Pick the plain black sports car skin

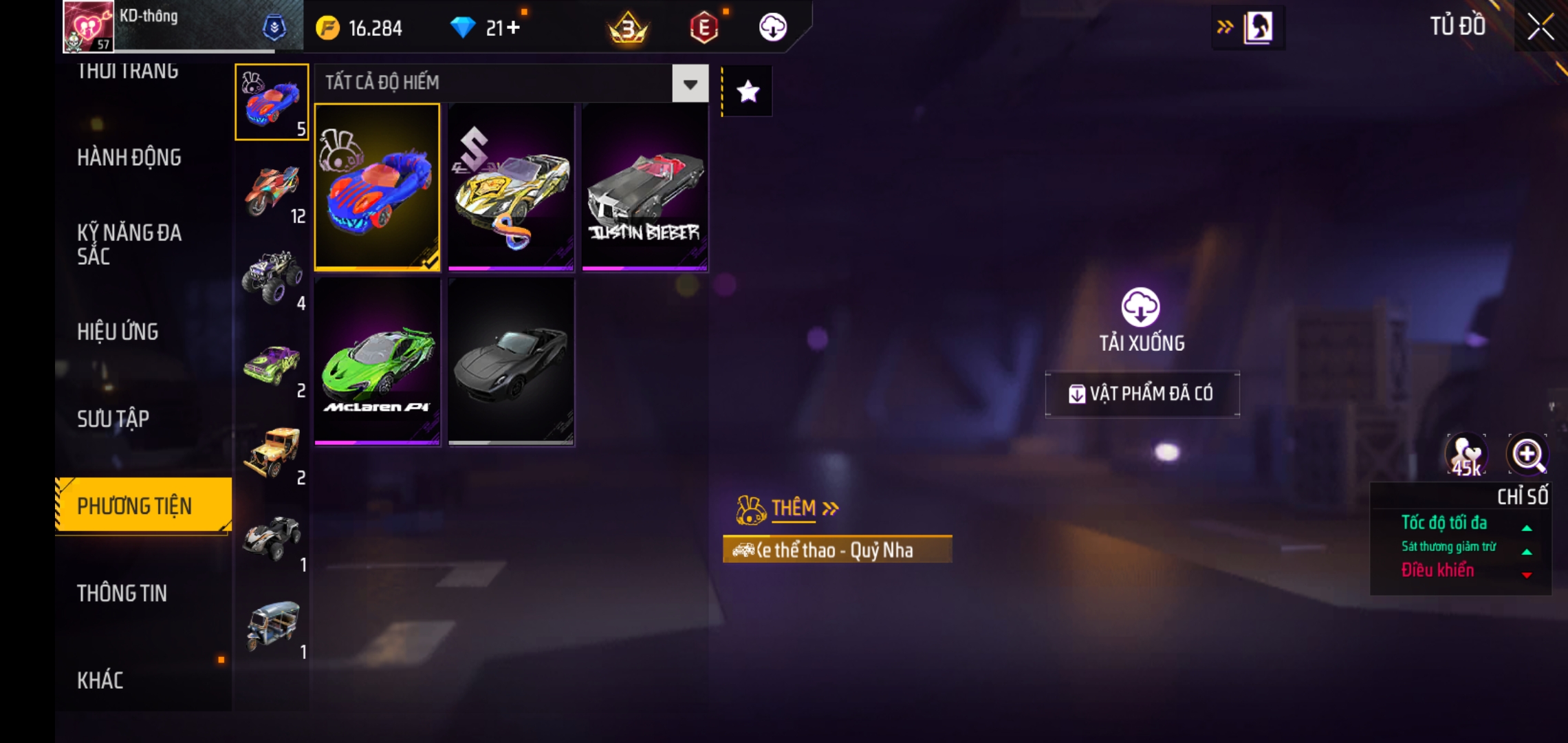coord(511,361)
